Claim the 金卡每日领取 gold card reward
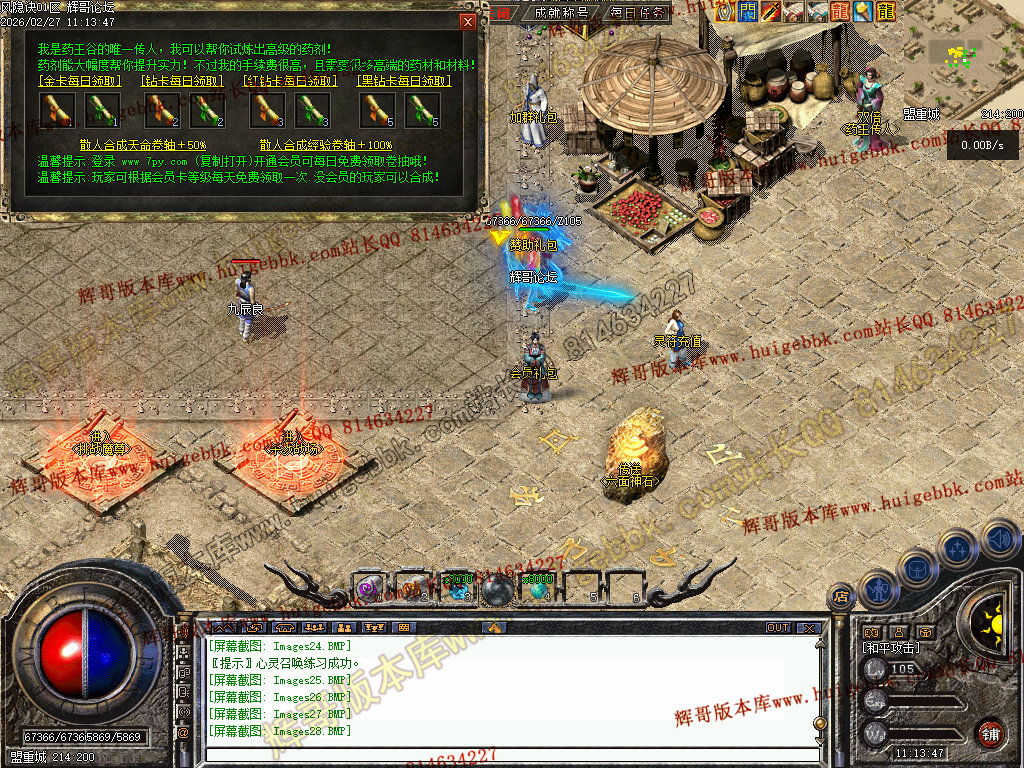1024x768 pixels. [x=79, y=81]
